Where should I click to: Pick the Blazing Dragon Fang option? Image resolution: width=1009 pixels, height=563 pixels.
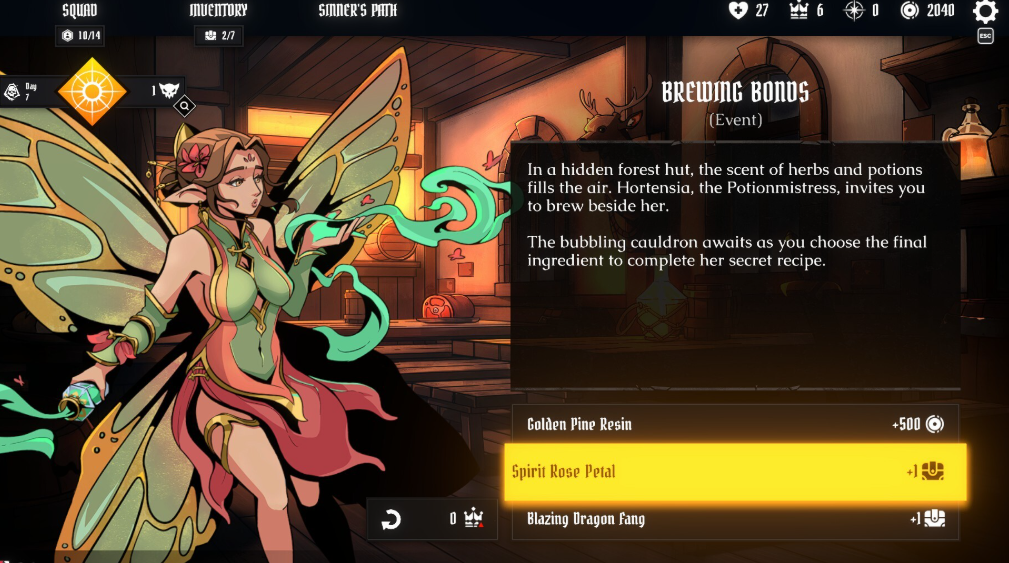[x=735, y=519]
